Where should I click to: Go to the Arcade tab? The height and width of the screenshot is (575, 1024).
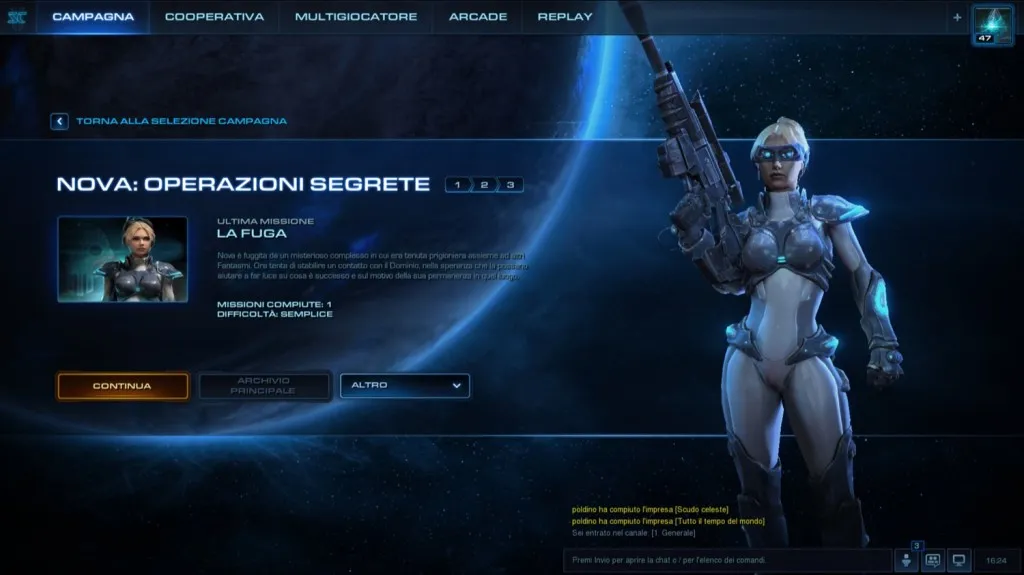478,17
